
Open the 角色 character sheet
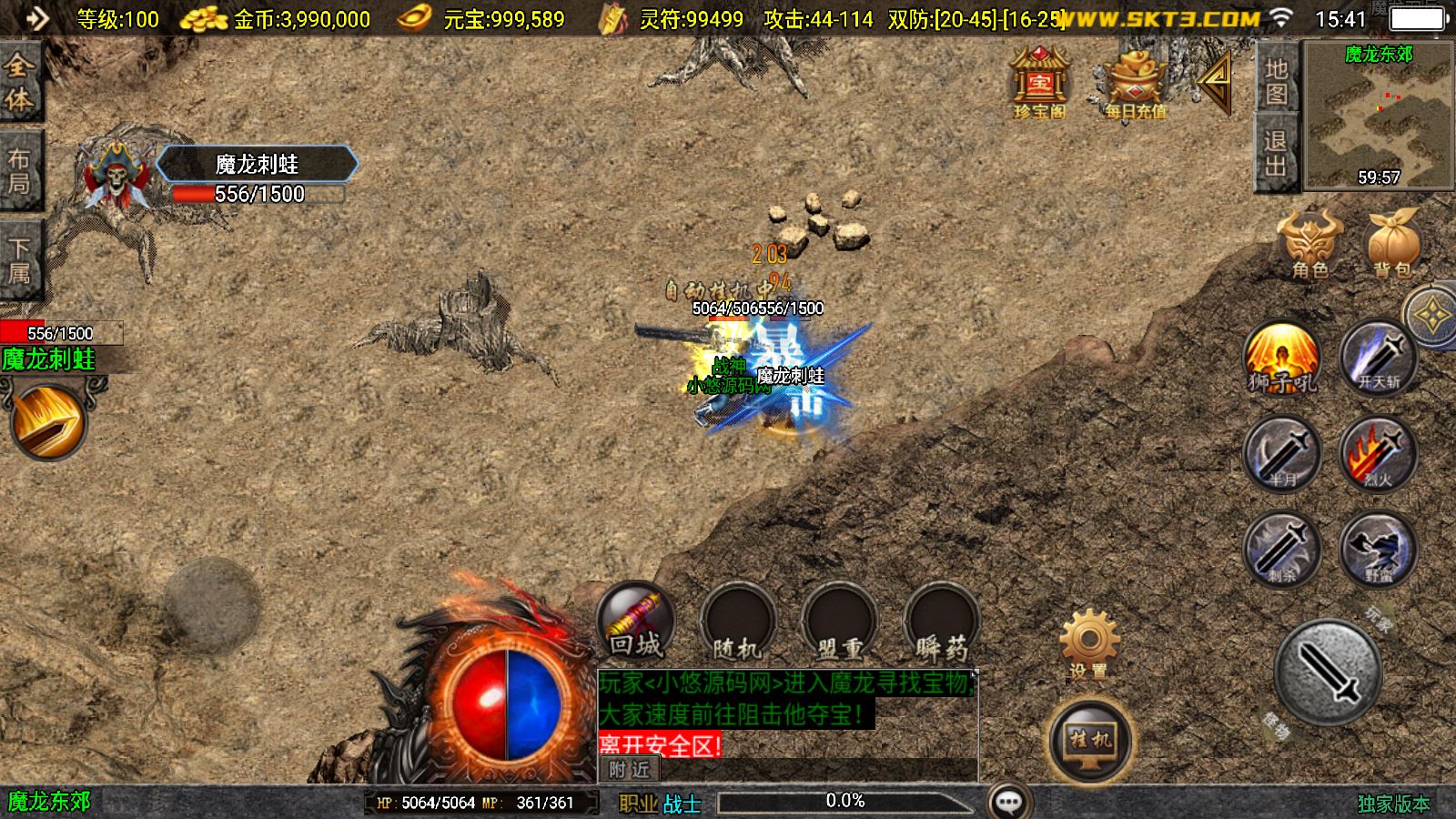coord(1309,244)
